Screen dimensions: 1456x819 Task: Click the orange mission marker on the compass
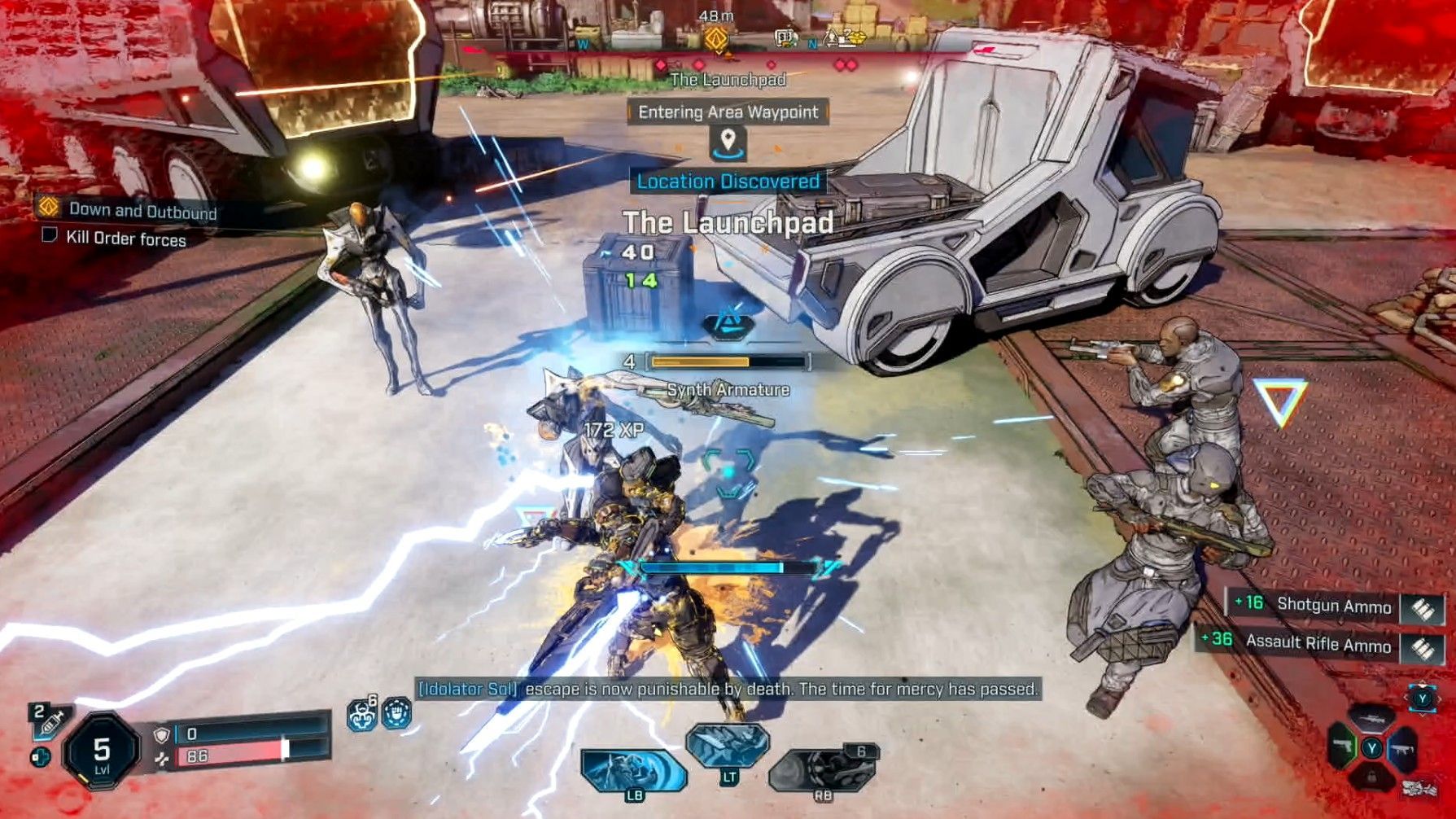pyautogui.click(x=715, y=38)
